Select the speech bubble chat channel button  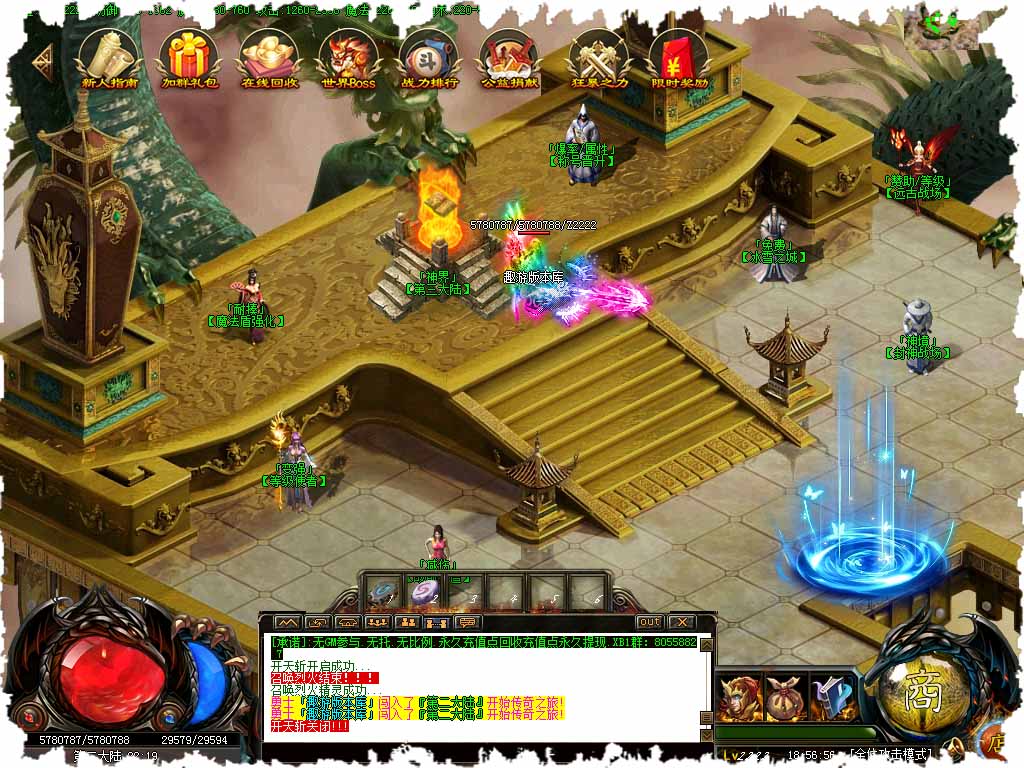click(466, 622)
